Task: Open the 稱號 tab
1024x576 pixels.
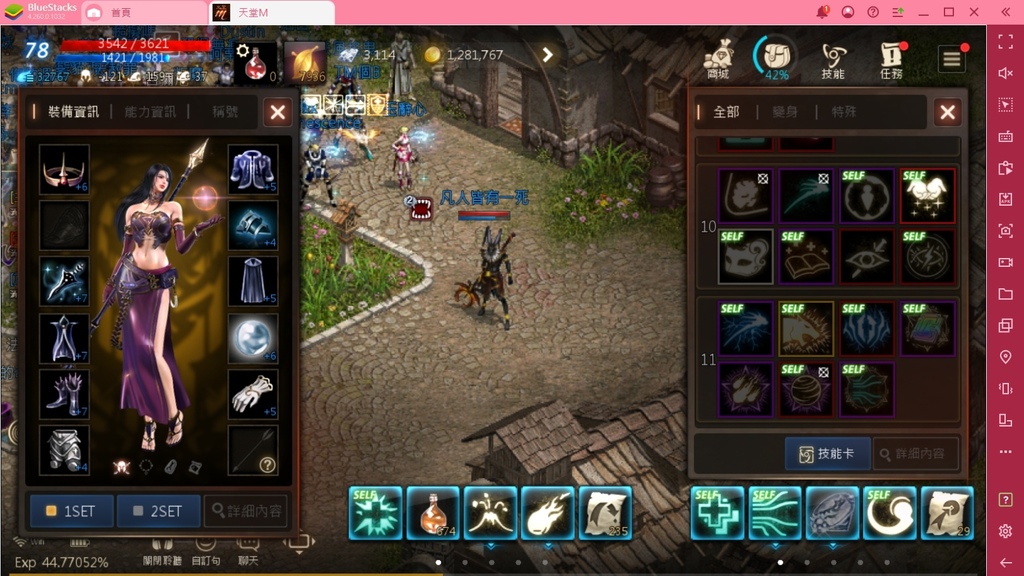Action: tap(225, 112)
